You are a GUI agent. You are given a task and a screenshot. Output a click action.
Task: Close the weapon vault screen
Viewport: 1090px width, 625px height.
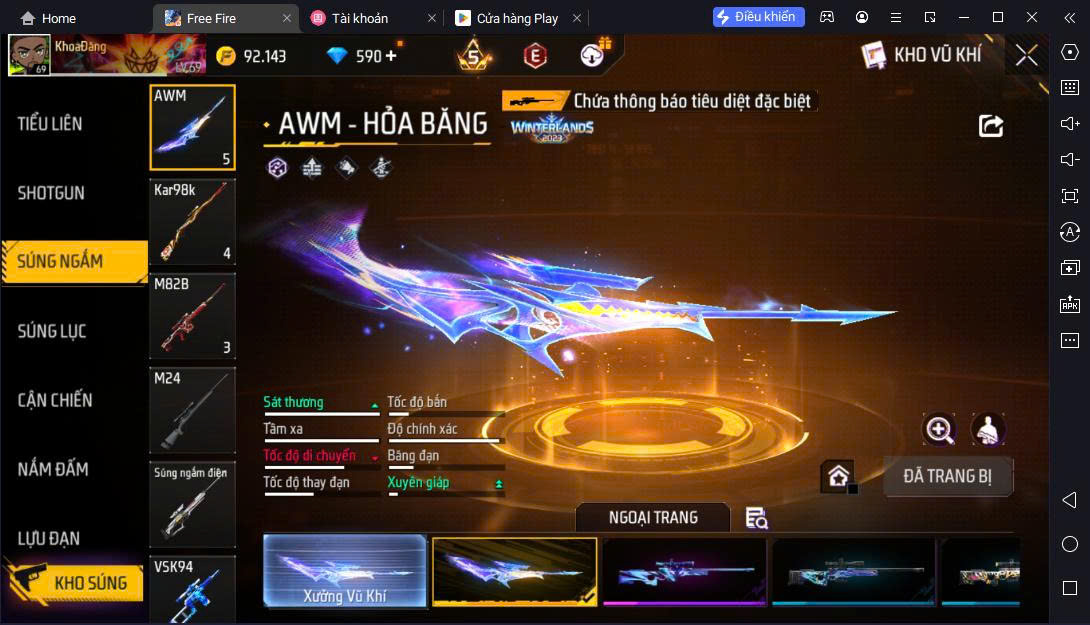pos(1026,56)
